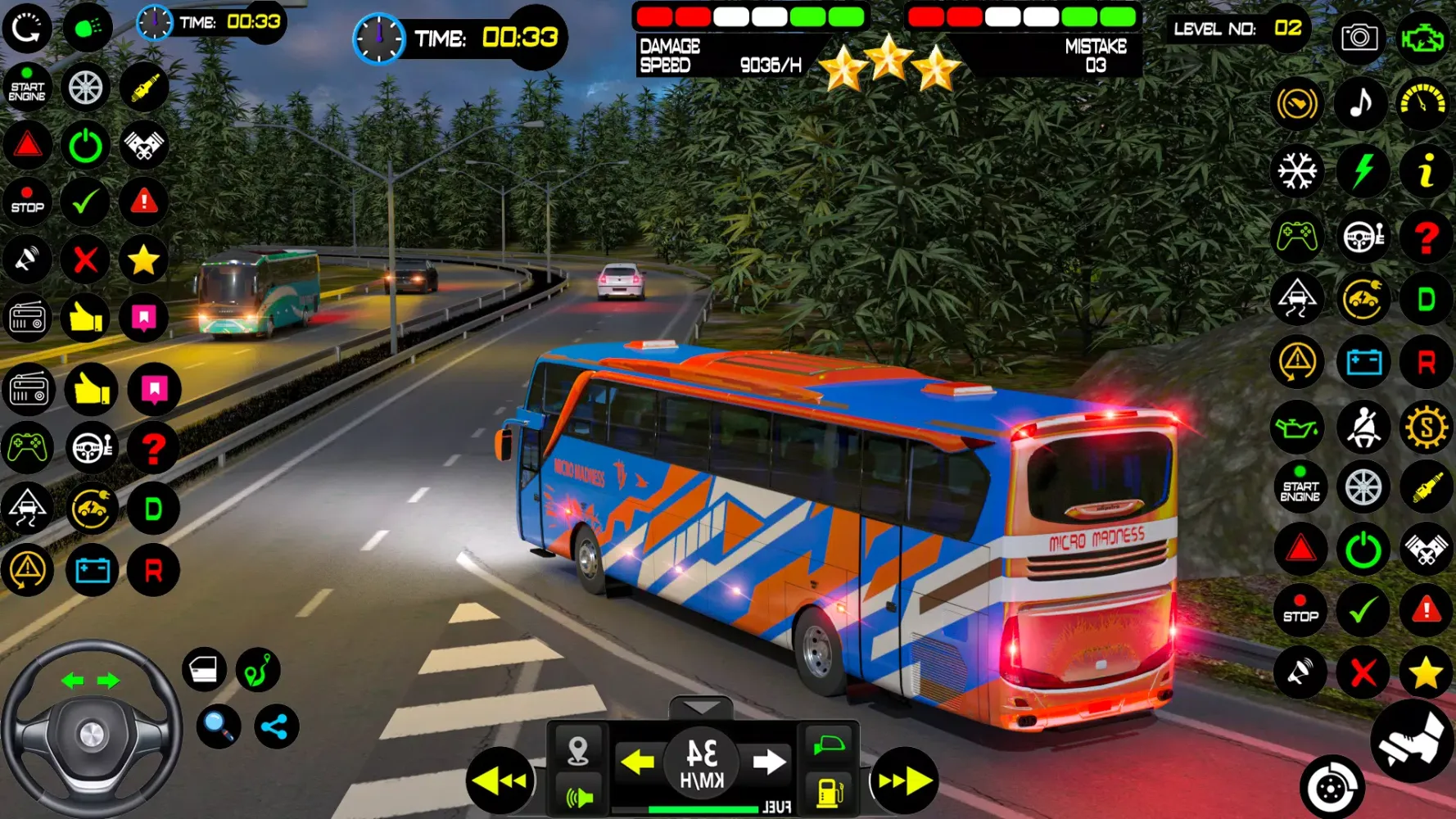Select the fuel pump icon

[830, 793]
